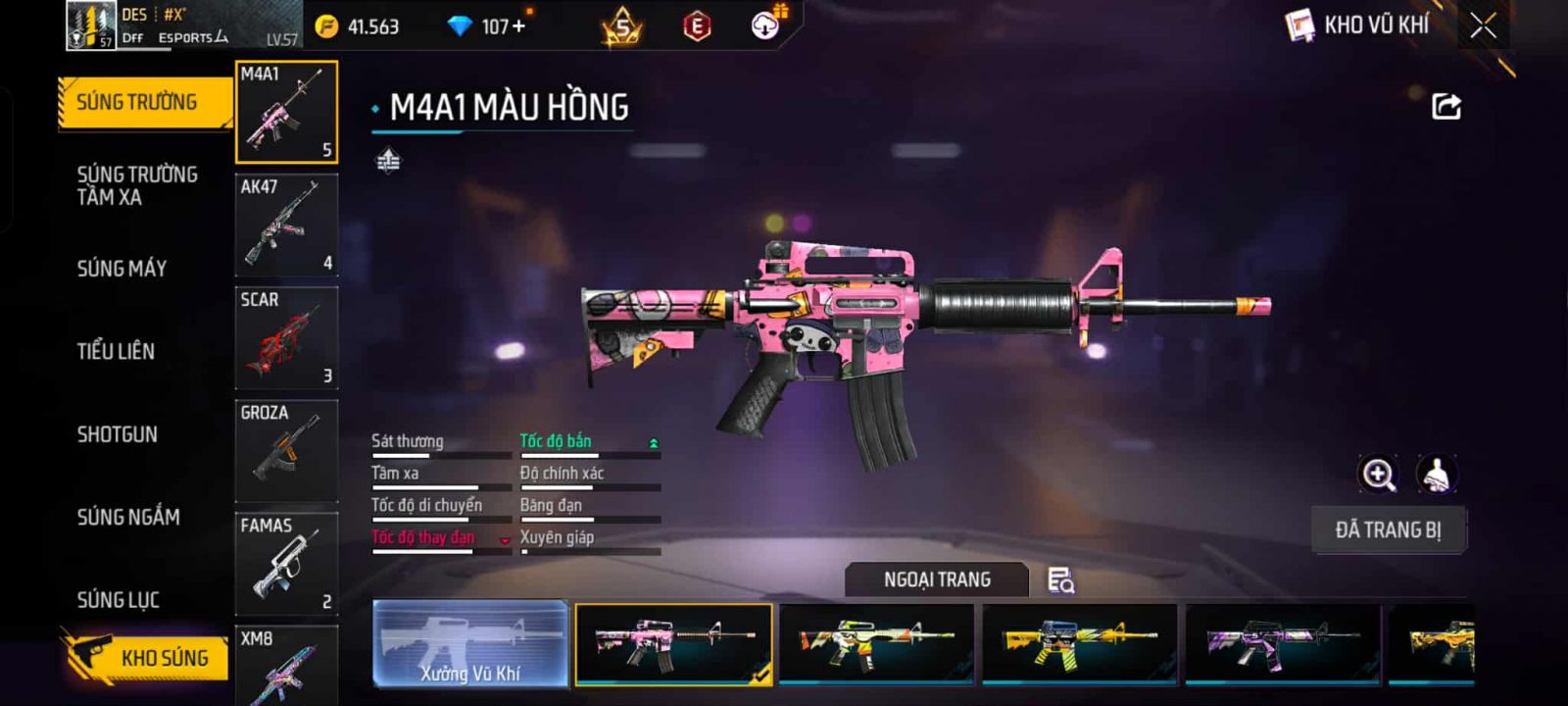Select the AK47 weapon tile
Viewport: 1568px width, 706px height.
[x=286, y=225]
